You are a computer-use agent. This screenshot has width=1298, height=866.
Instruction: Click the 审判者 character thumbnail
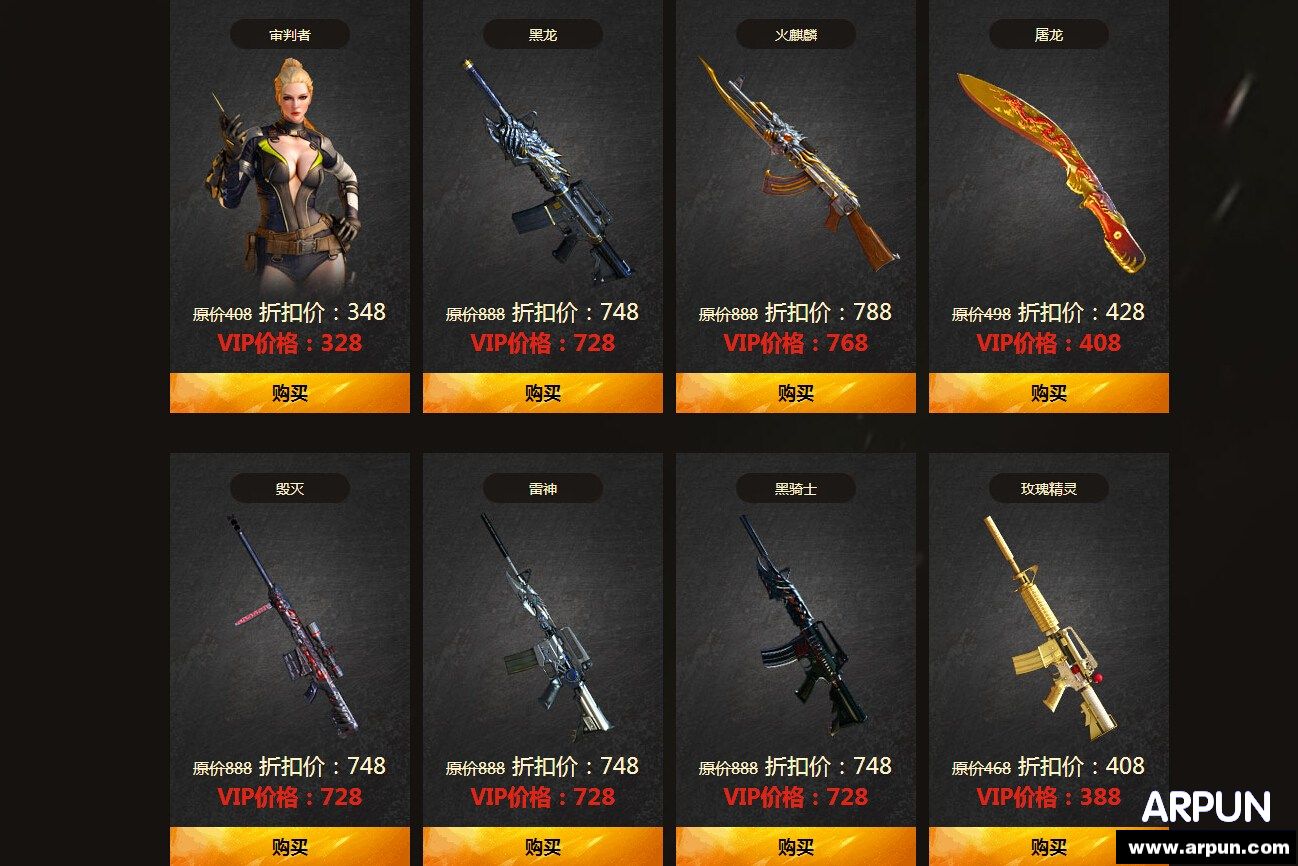pyautogui.click(x=290, y=170)
